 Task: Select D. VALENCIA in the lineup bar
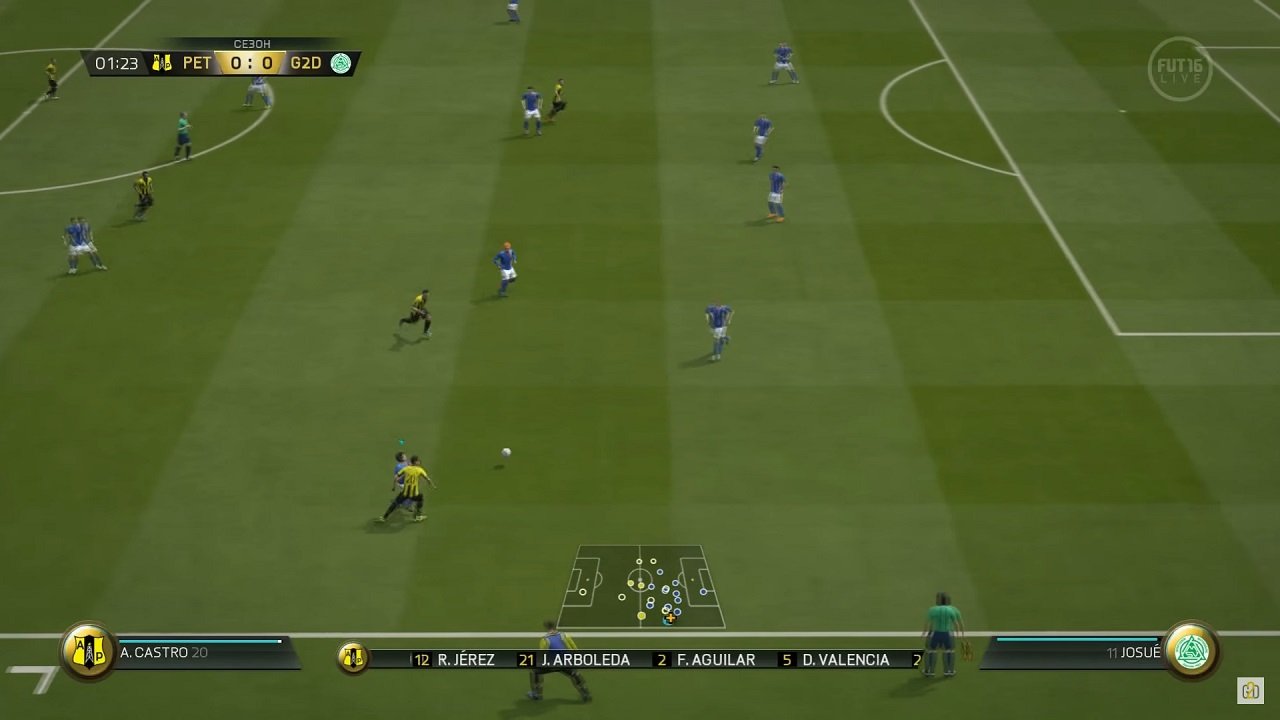click(845, 659)
